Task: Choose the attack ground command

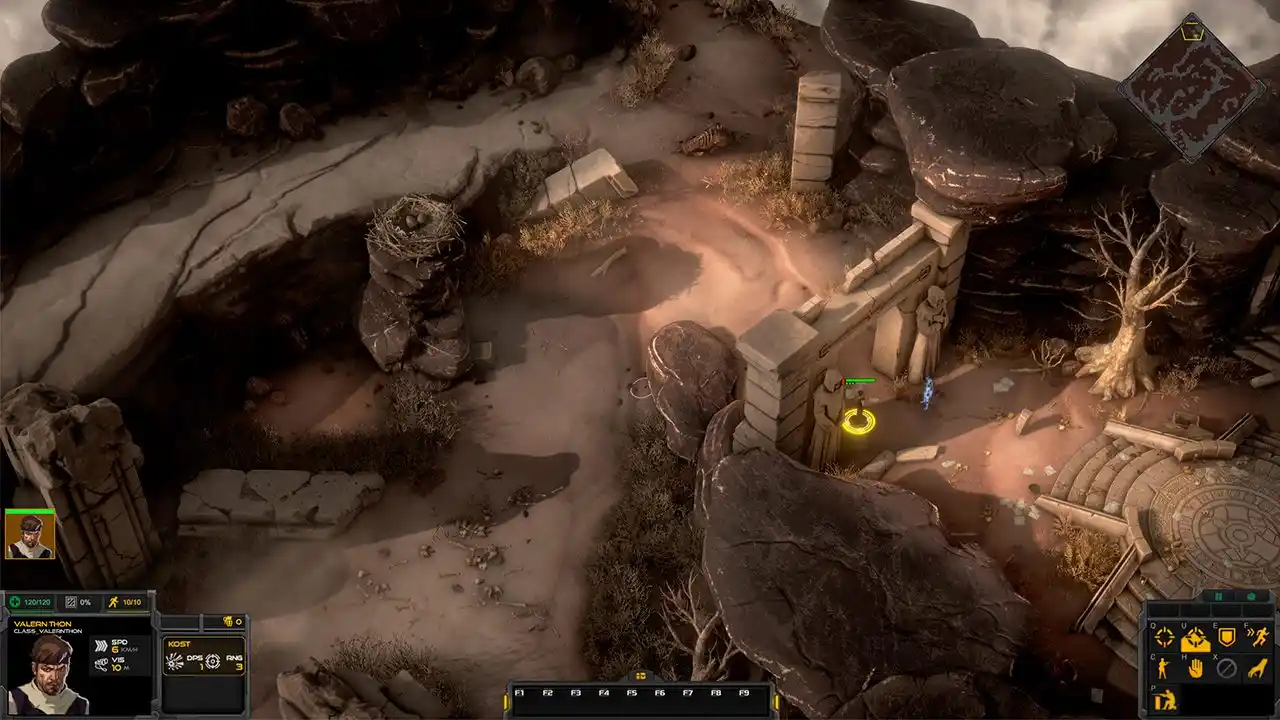Action: [x=1196, y=638]
